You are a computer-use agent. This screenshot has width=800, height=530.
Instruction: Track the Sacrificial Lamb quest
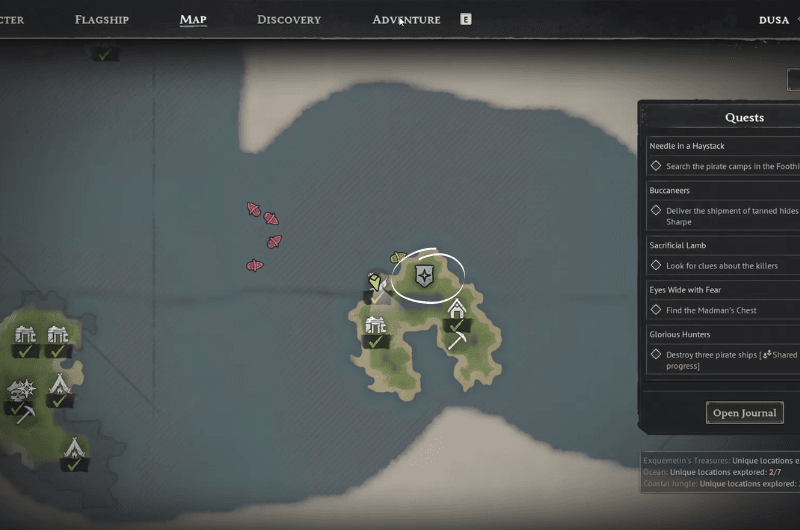[x=684, y=245]
